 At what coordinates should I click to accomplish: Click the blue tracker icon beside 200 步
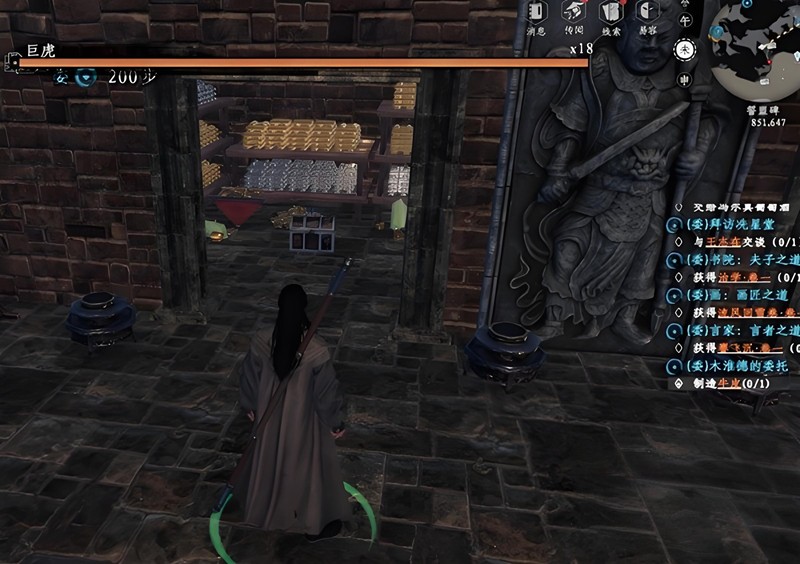coord(87,77)
